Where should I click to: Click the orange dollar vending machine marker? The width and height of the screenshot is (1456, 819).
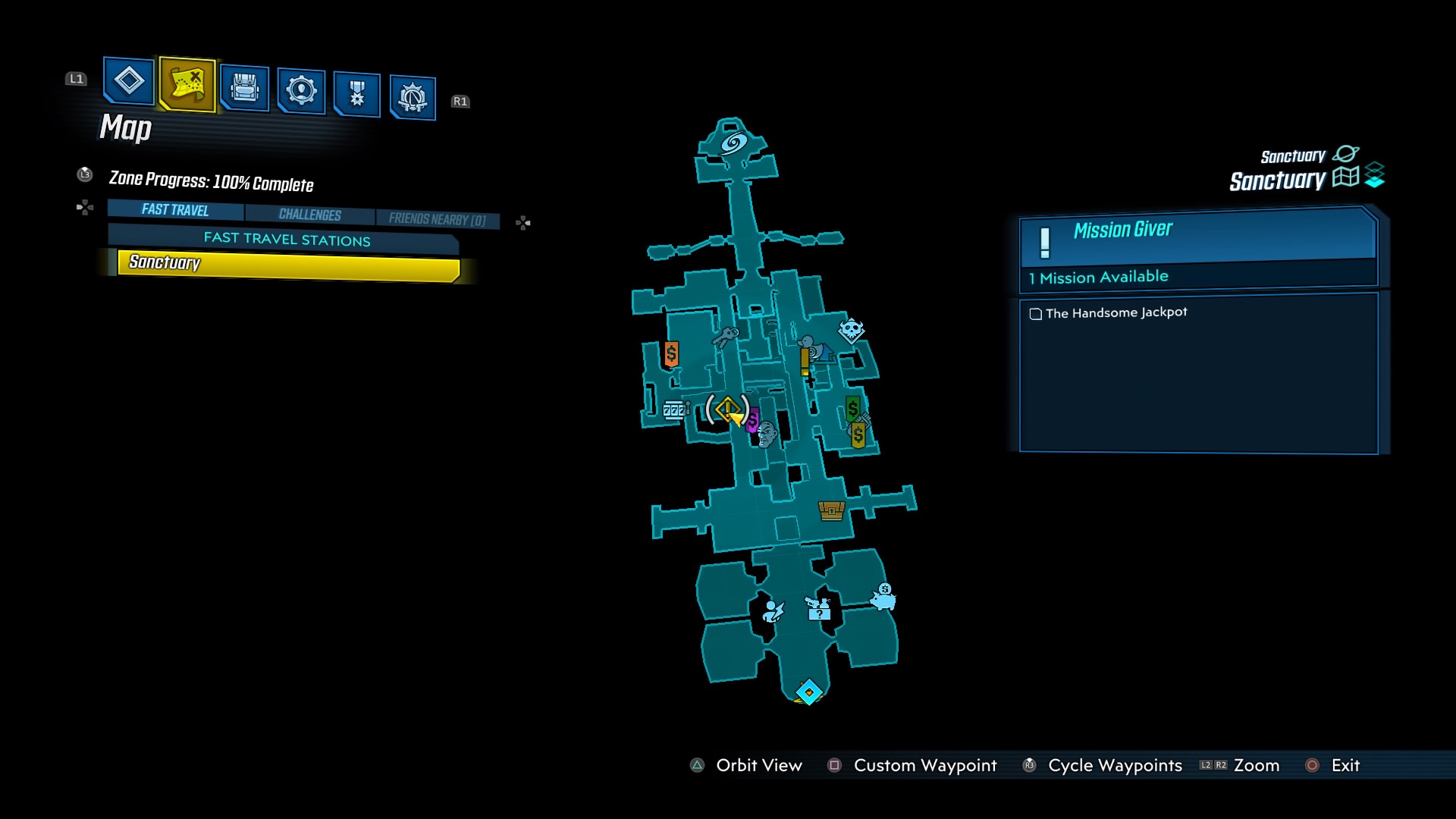coord(671,353)
